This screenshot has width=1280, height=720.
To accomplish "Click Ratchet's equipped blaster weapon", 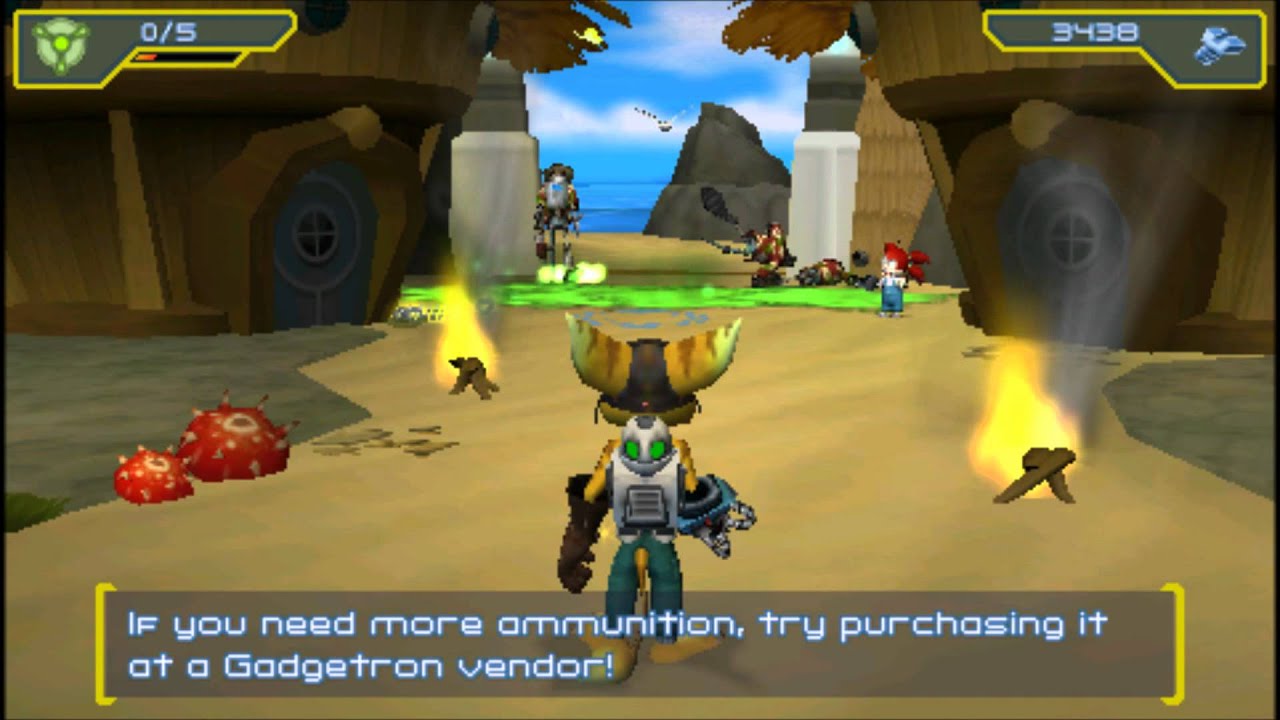I will (x=717, y=518).
